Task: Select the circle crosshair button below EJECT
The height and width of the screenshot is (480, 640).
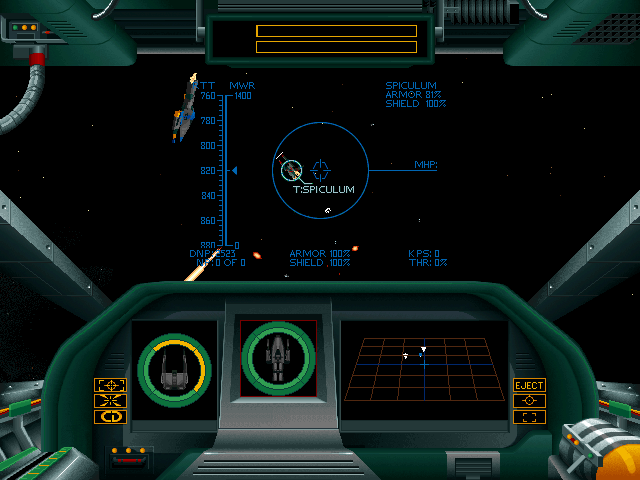Action: (x=529, y=401)
